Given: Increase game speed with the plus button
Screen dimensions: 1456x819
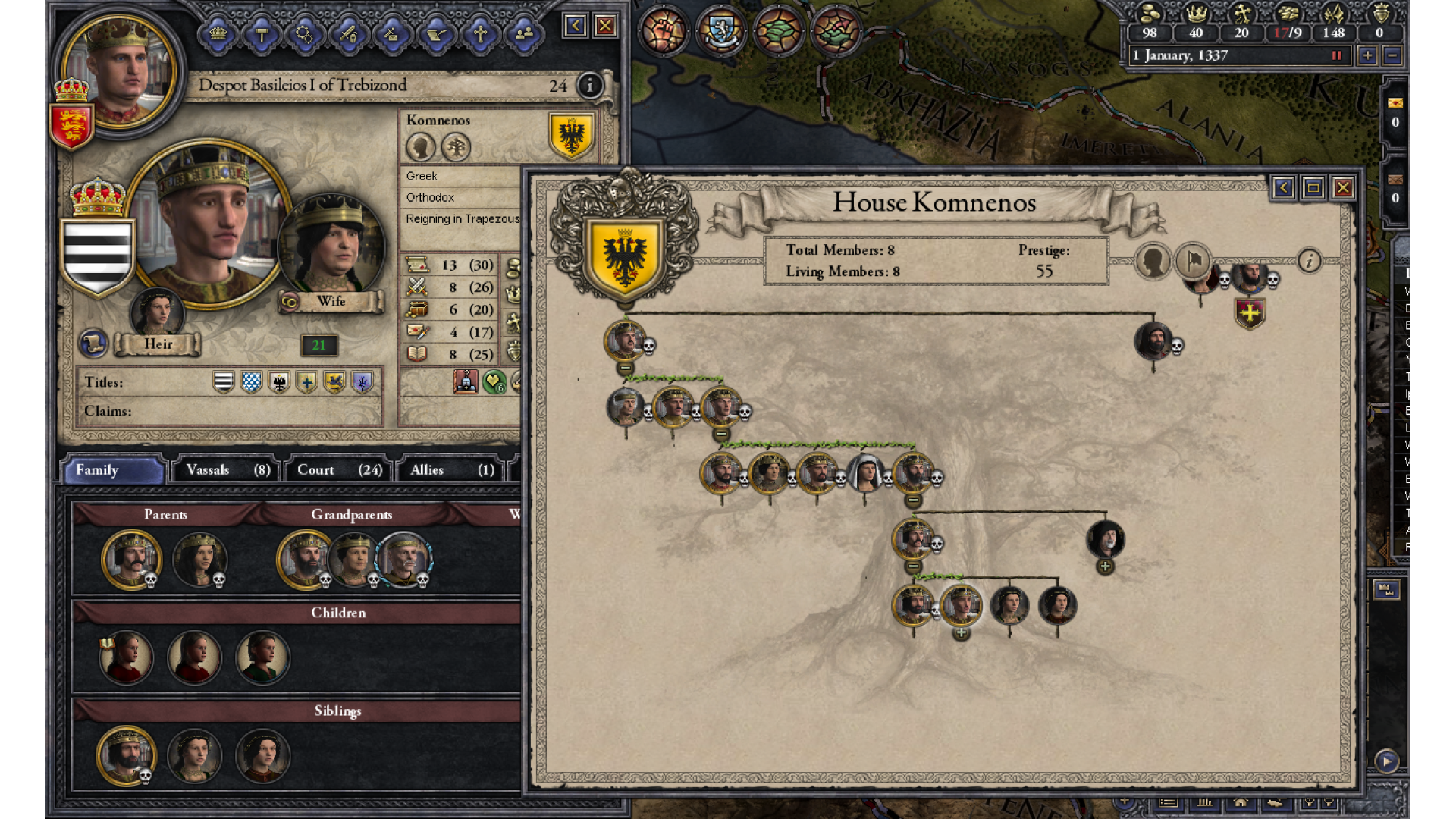Looking at the screenshot, I should [x=1367, y=55].
